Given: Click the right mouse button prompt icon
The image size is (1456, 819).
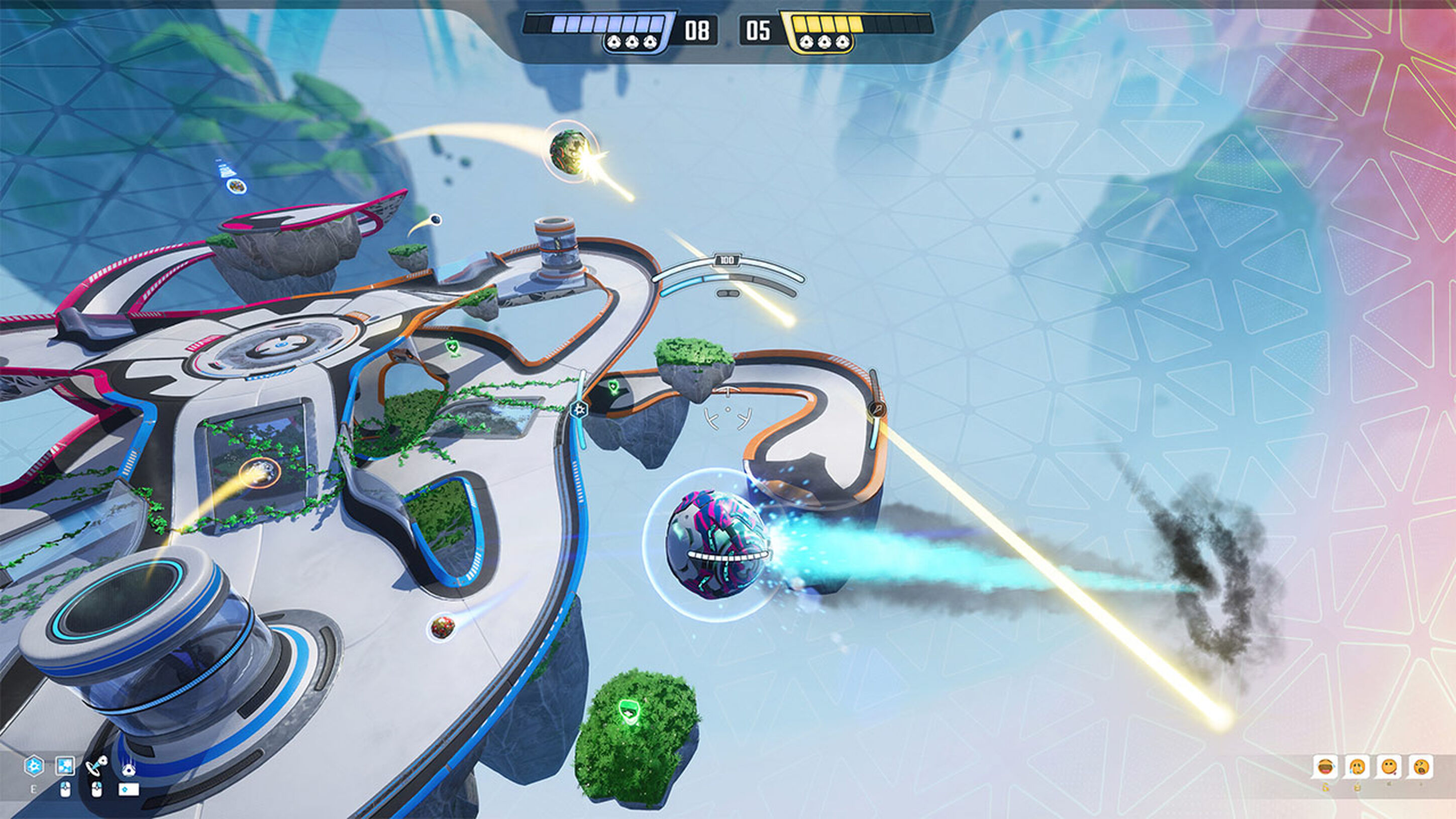Looking at the screenshot, I should [97, 790].
